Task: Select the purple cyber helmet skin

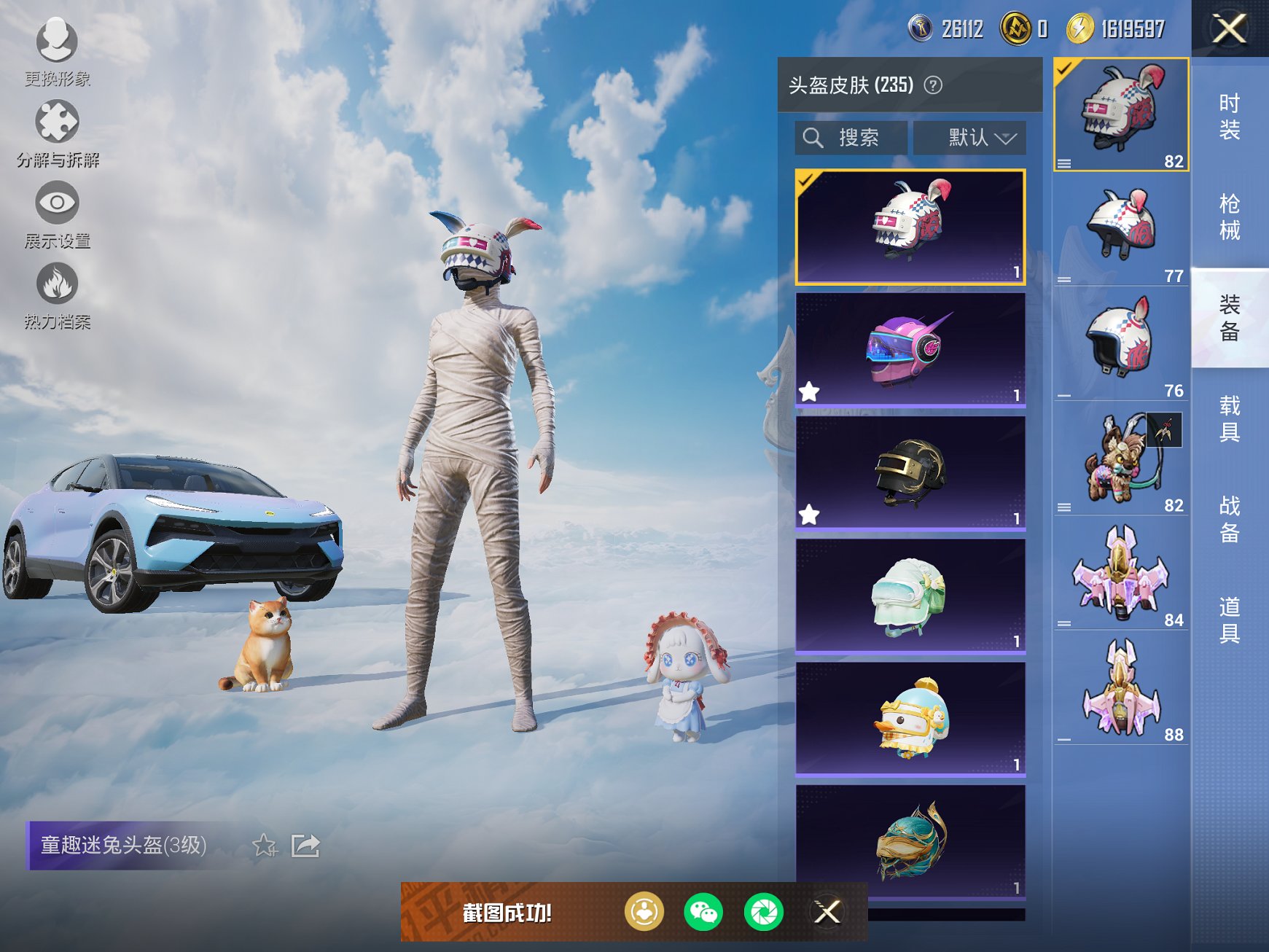Action: [x=910, y=349]
